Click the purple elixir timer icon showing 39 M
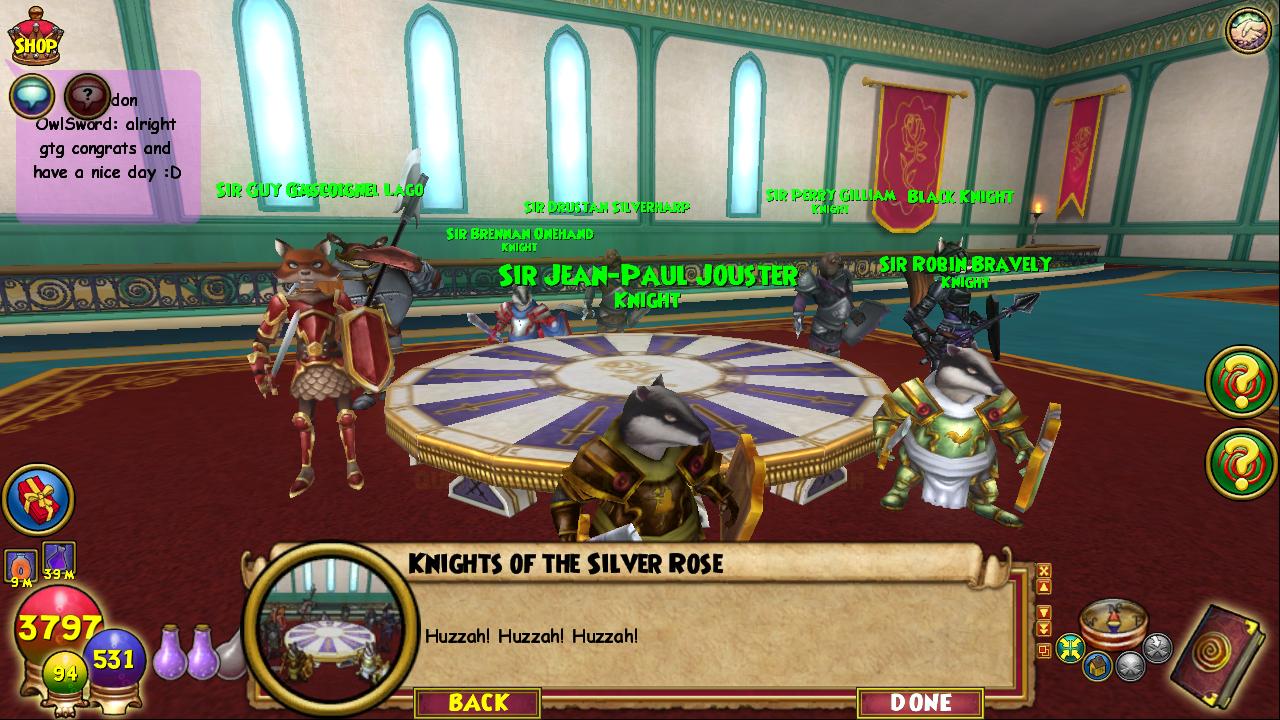Viewport: 1280px width, 720px height. [x=59, y=557]
